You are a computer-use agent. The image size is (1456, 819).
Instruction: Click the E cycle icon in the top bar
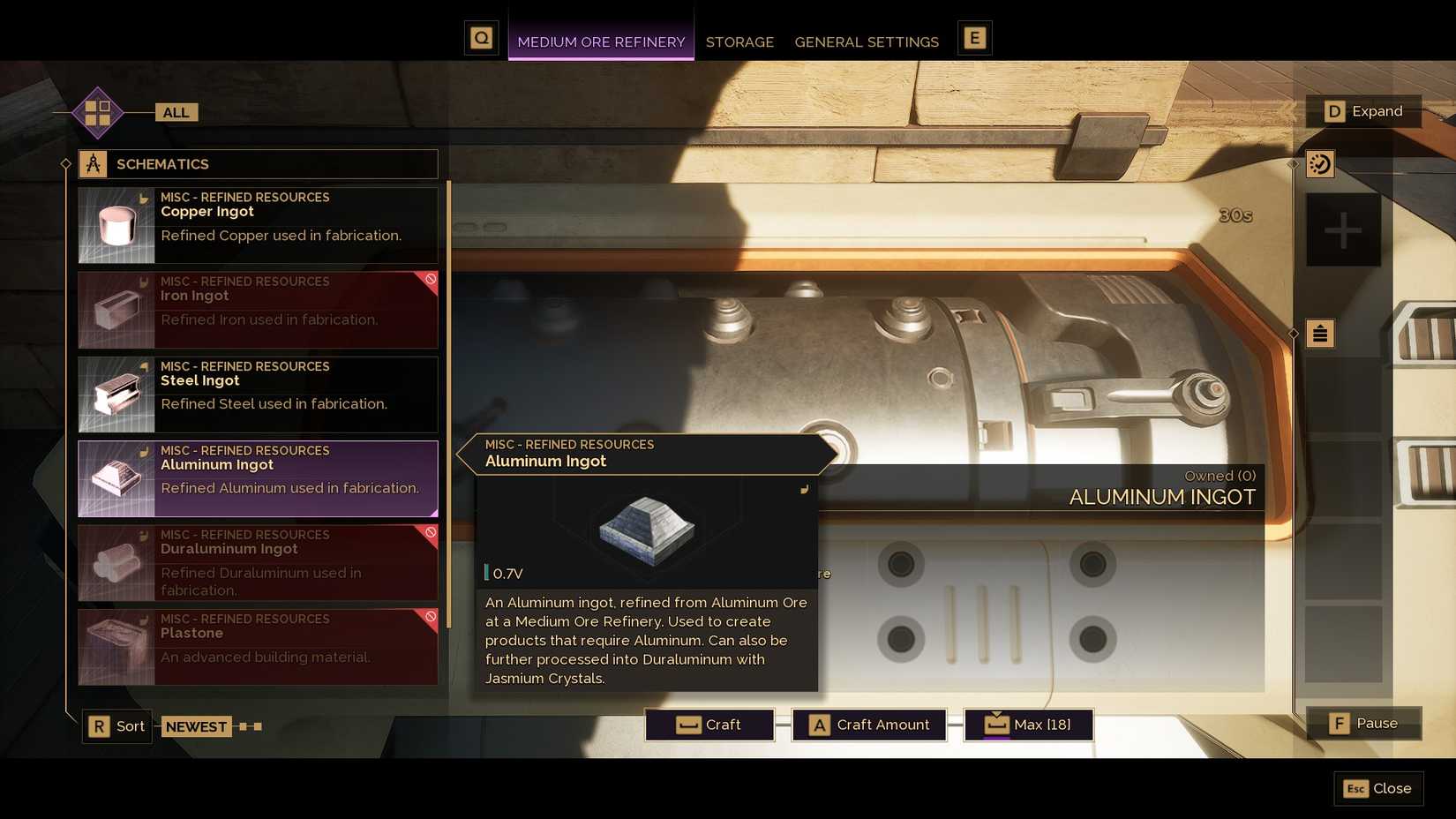[x=974, y=38]
